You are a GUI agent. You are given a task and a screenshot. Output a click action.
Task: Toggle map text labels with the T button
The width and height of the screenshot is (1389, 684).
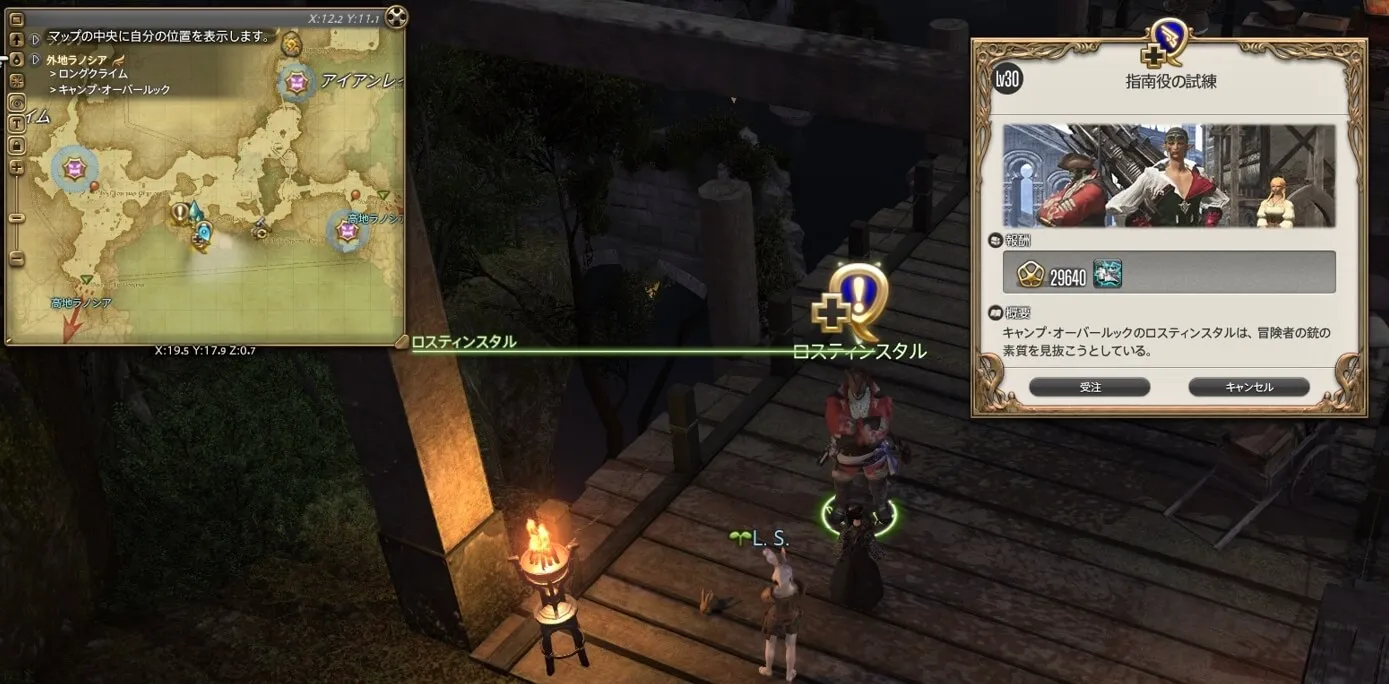click(x=17, y=124)
